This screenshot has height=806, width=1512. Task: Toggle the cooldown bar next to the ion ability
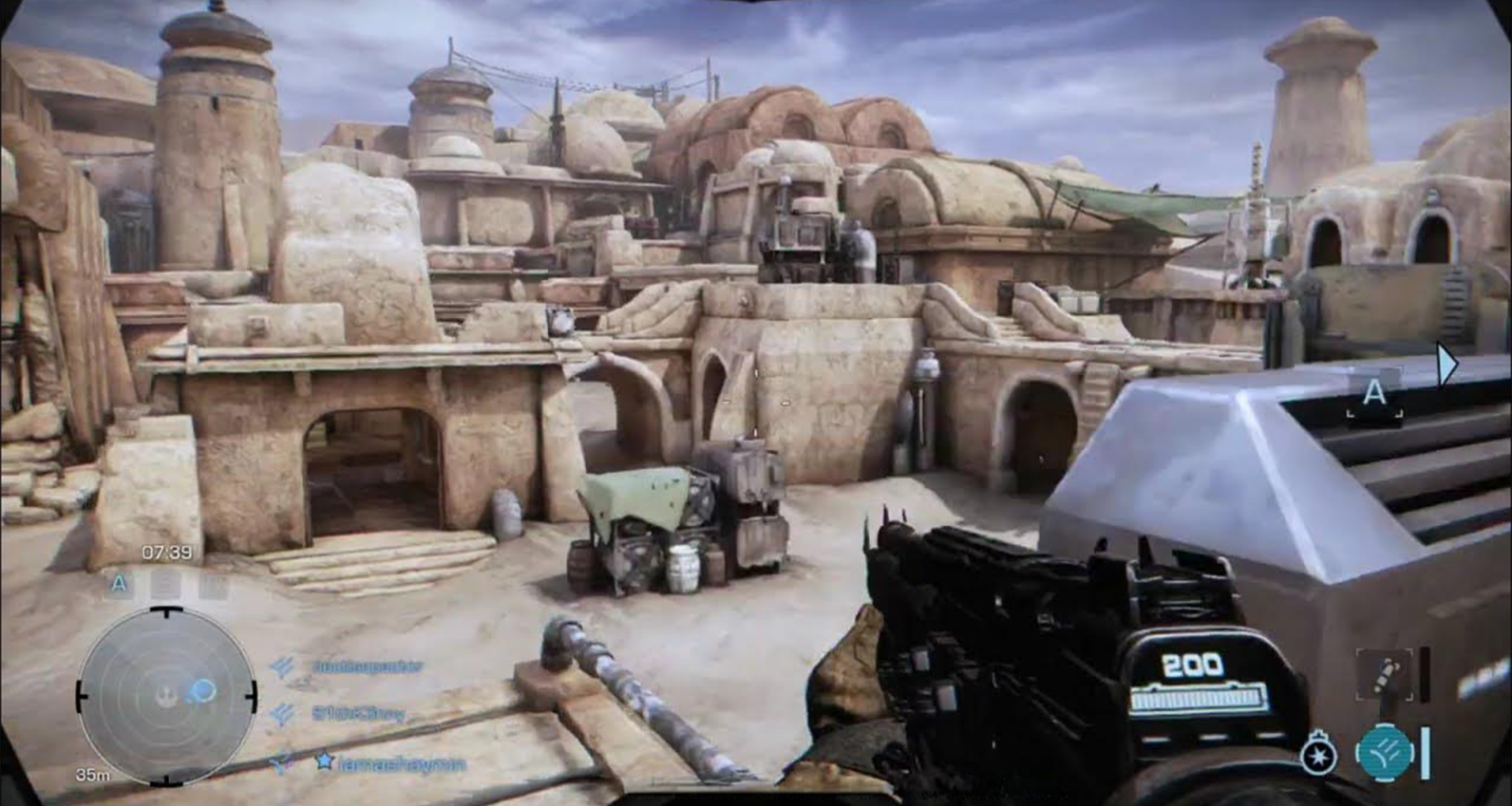(1425, 752)
